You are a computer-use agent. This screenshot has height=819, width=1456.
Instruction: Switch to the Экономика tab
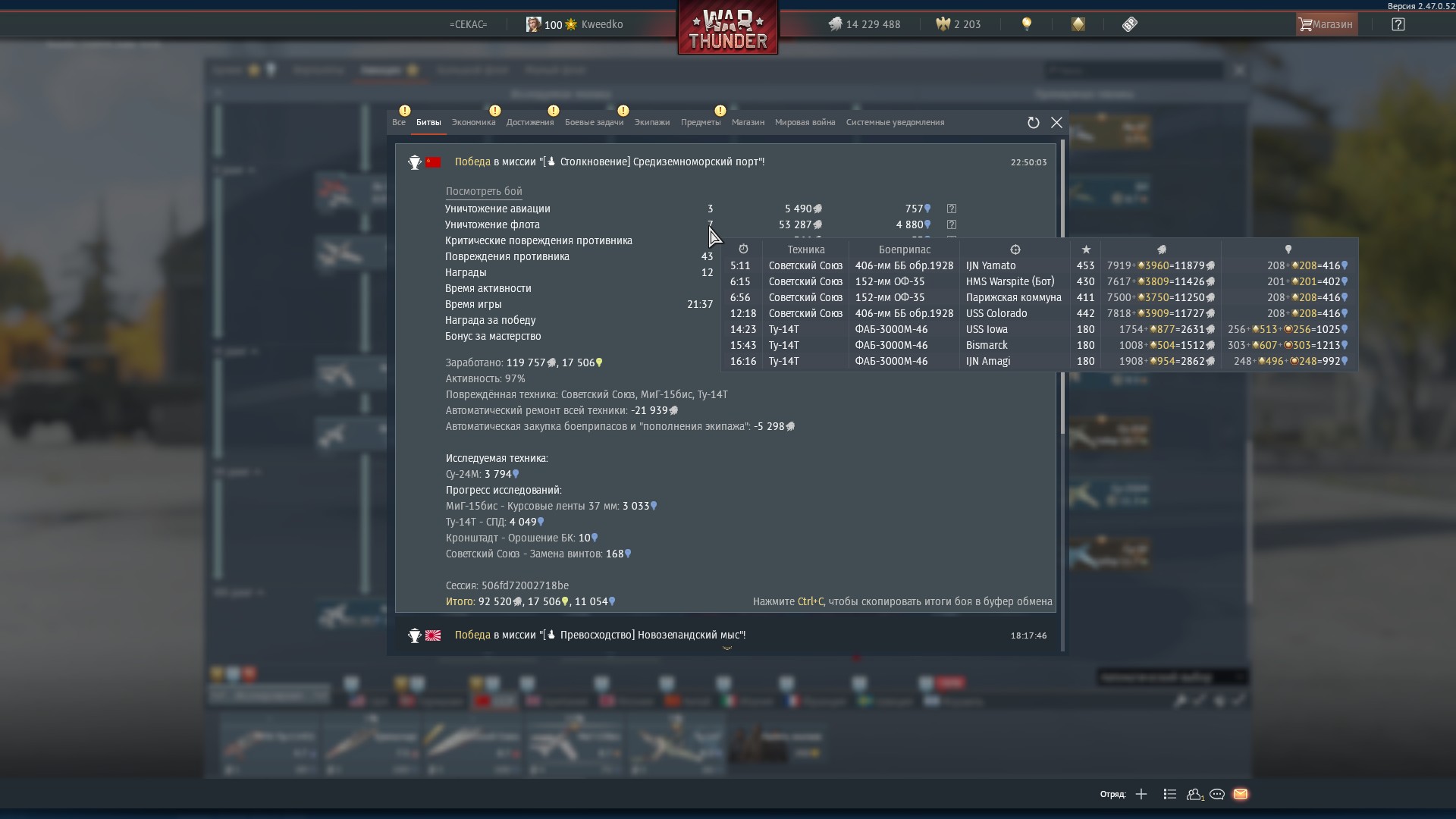click(473, 122)
